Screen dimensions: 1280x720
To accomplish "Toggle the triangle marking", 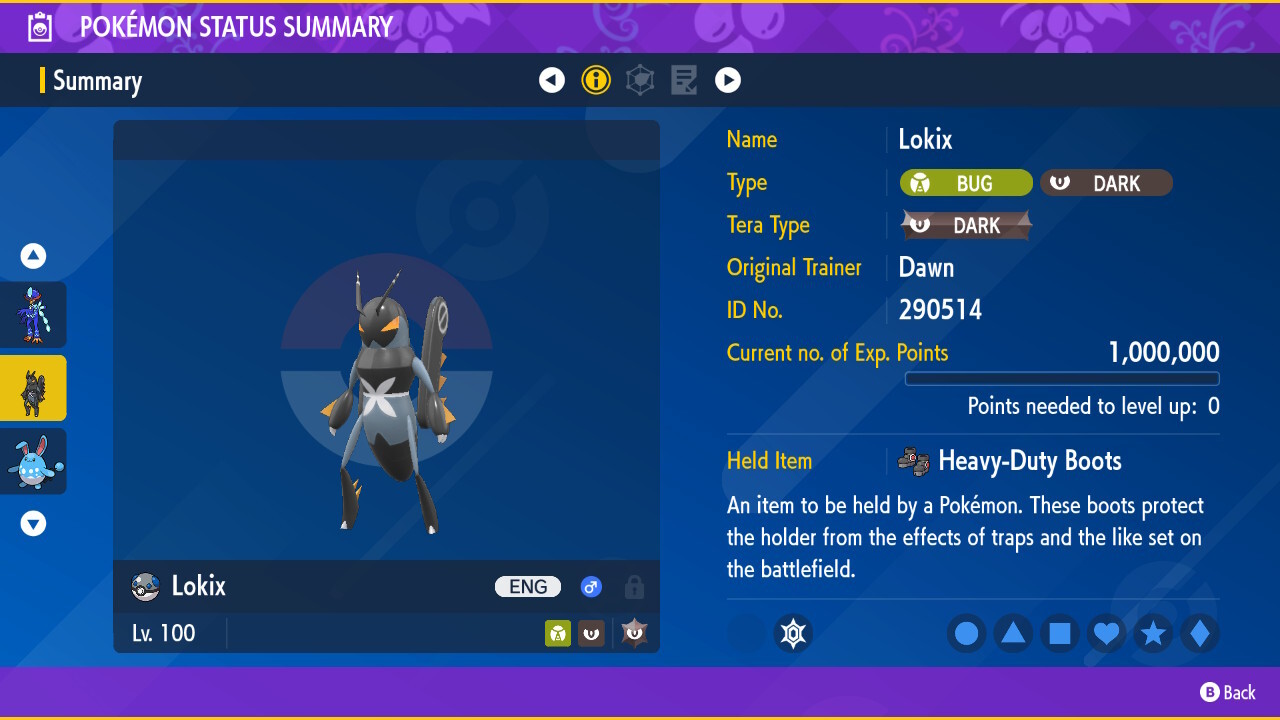I will pyautogui.click(x=1013, y=633).
